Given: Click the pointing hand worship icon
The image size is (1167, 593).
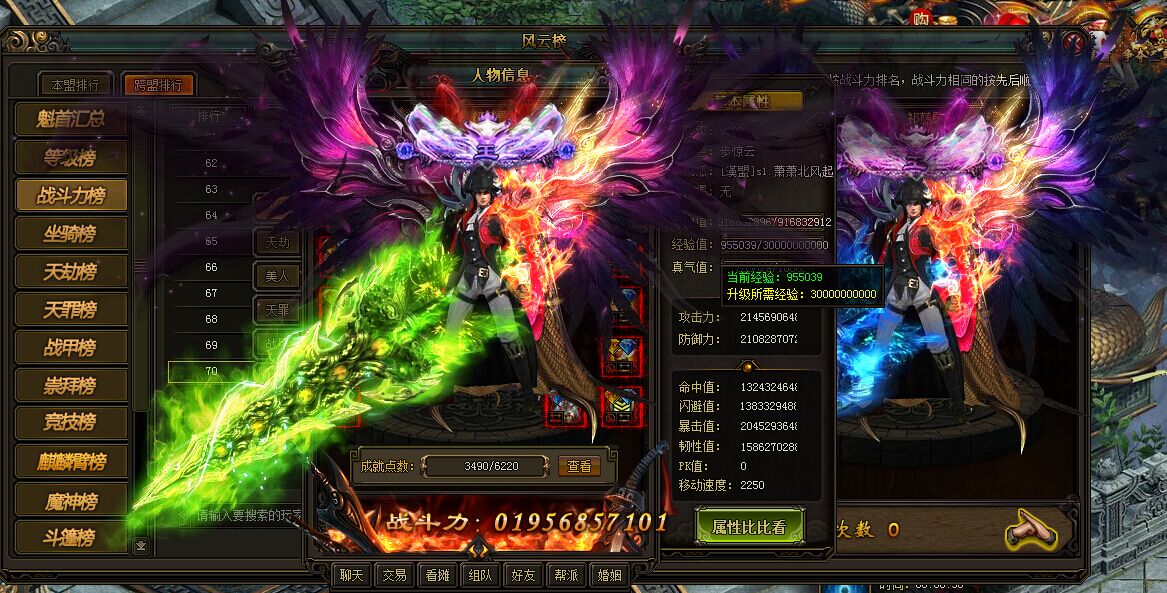Looking at the screenshot, I should point(1031,528).
